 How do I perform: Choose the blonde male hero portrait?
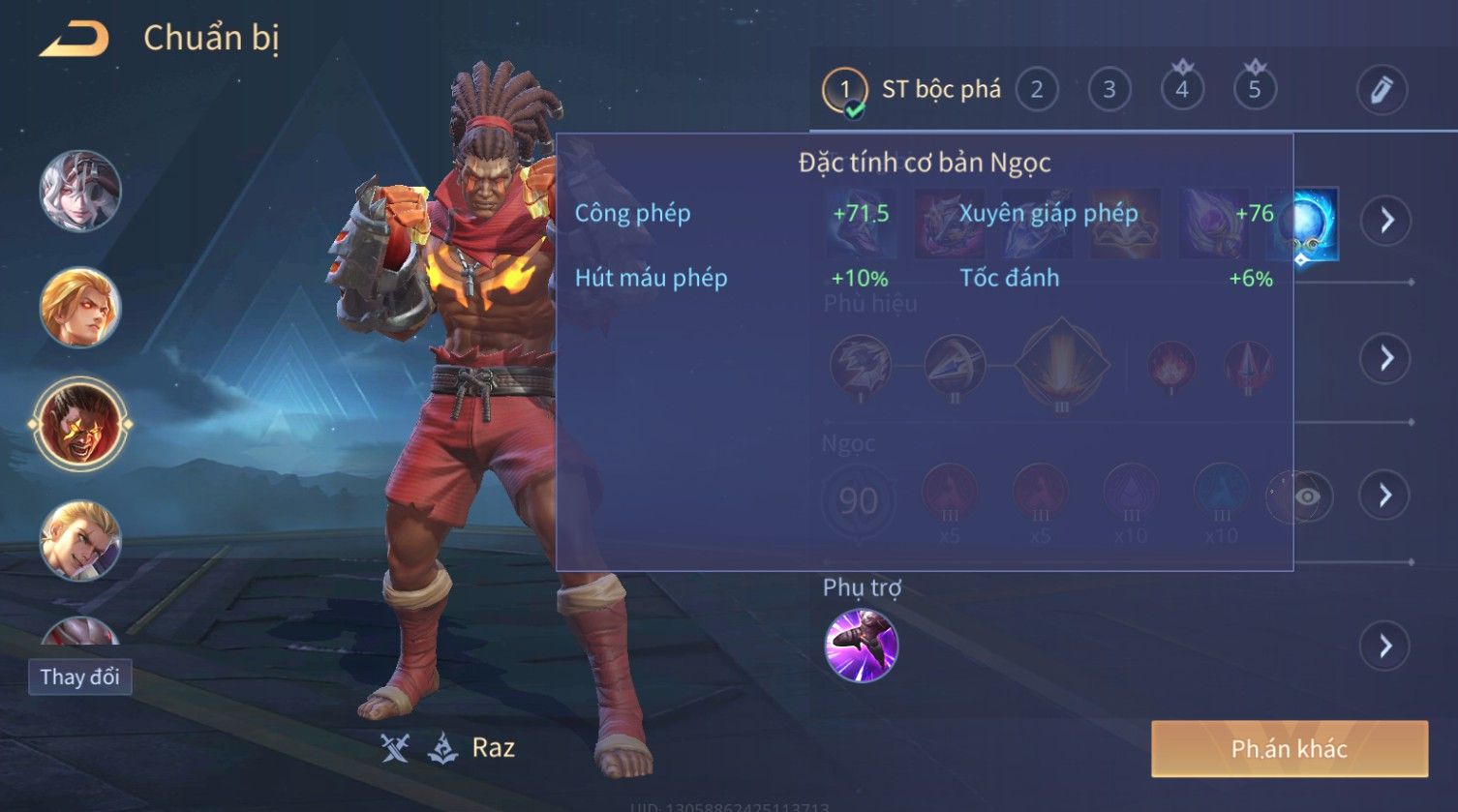tap(80, 540)
